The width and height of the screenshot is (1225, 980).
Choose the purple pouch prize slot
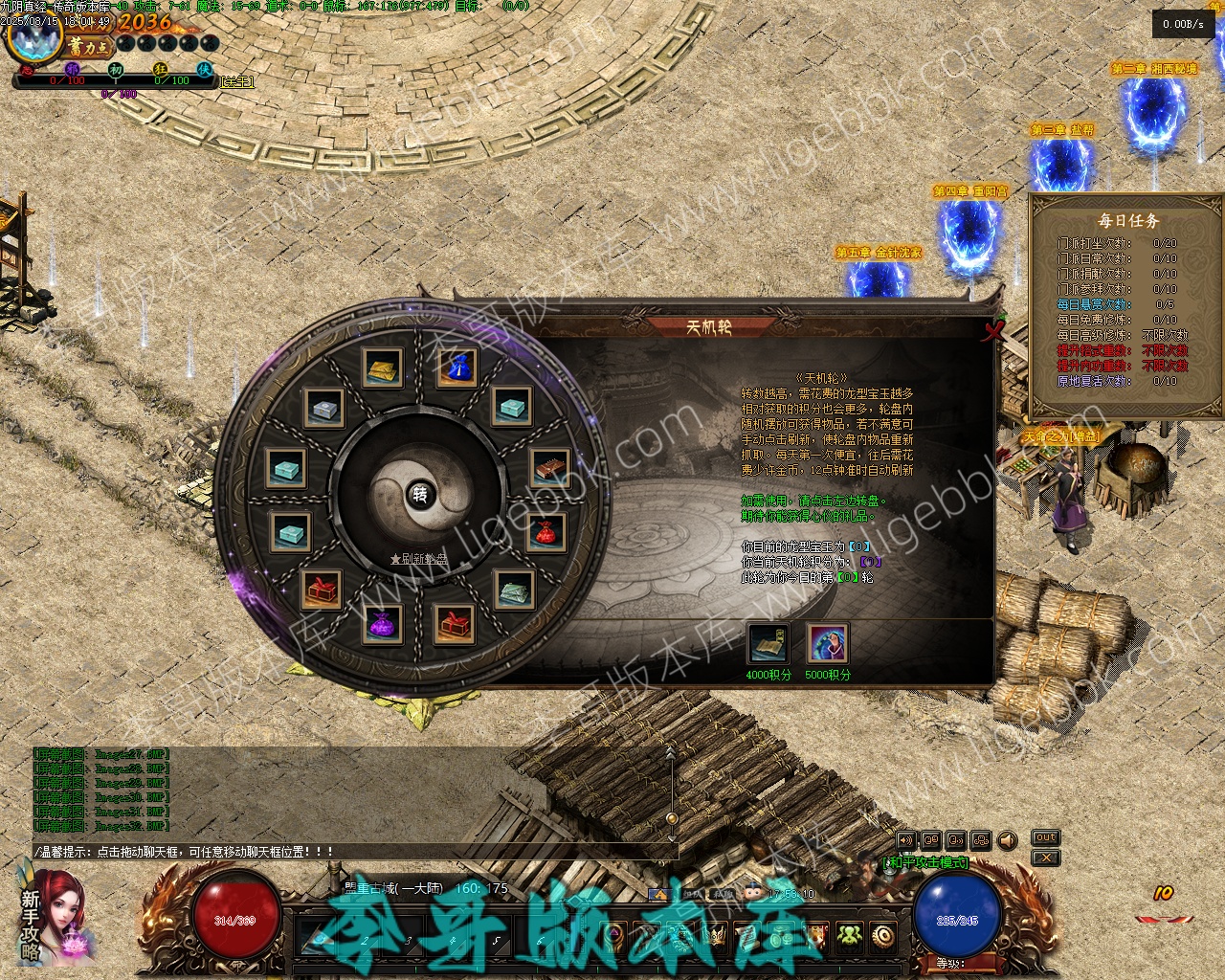[383, 624]
